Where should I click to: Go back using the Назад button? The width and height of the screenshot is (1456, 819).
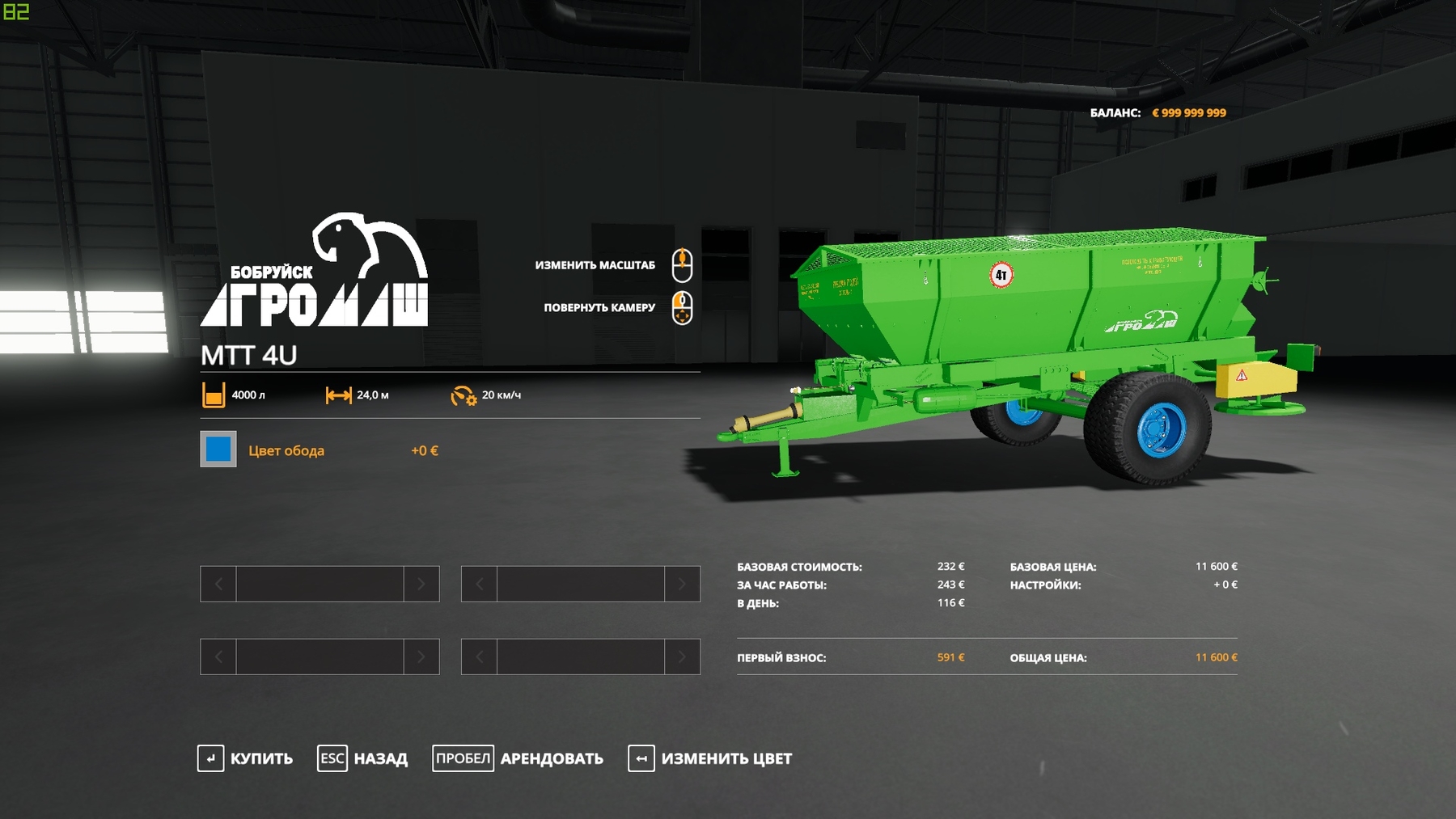tap(363, 758)
